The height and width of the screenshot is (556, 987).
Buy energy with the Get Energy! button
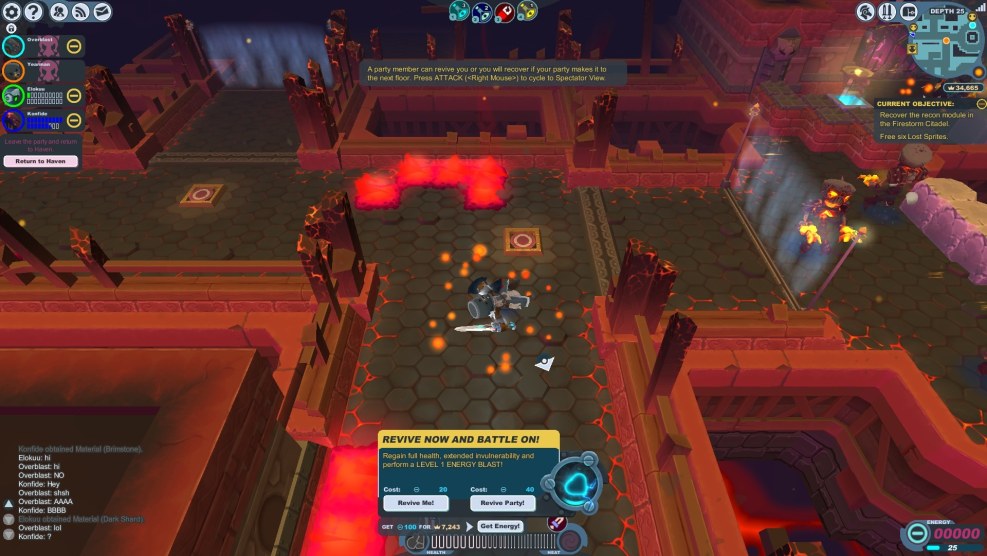pyautogui.click(x=500, y=526)
